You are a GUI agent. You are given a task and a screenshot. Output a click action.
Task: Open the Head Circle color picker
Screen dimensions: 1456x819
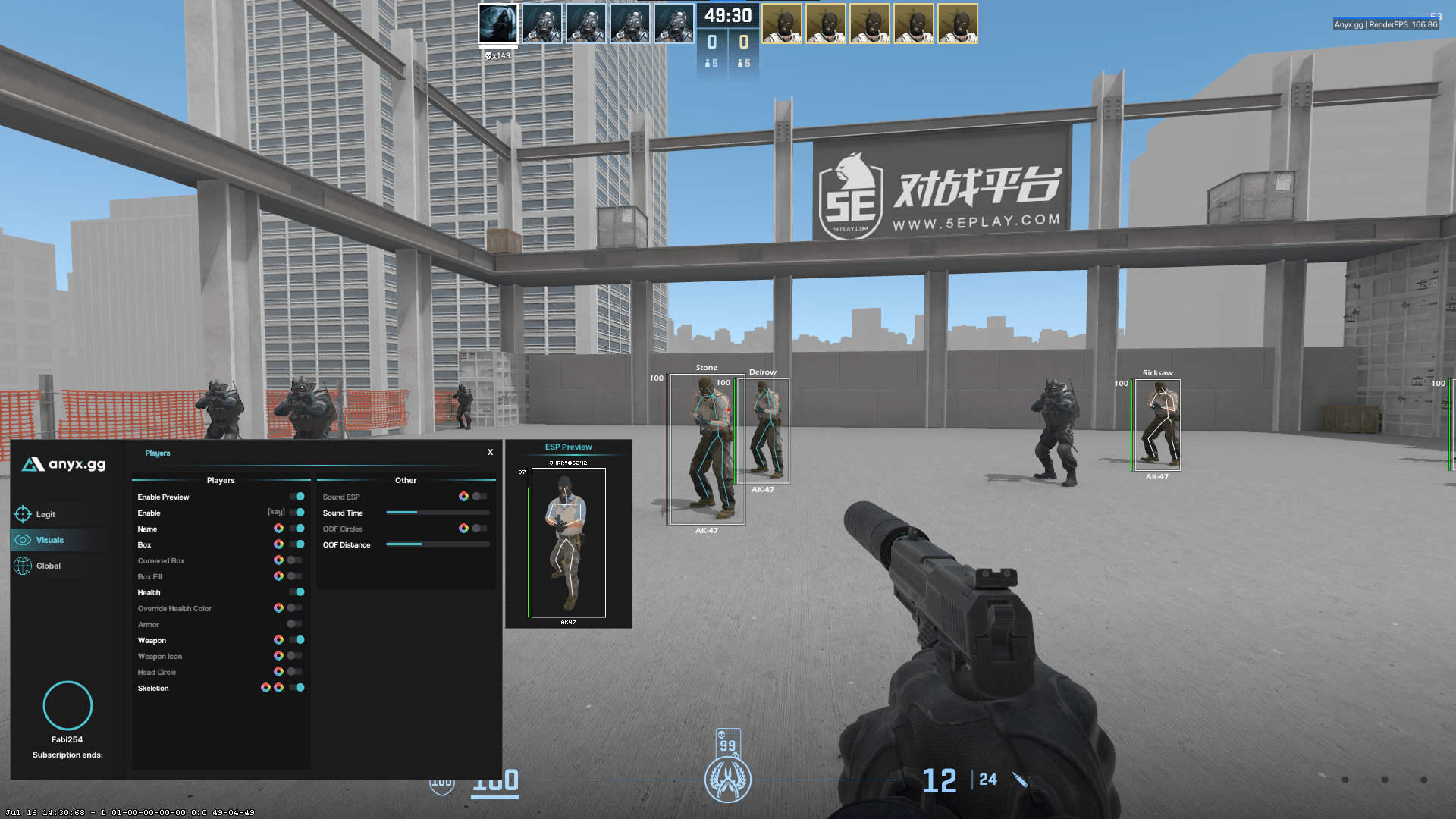(278, 672)
